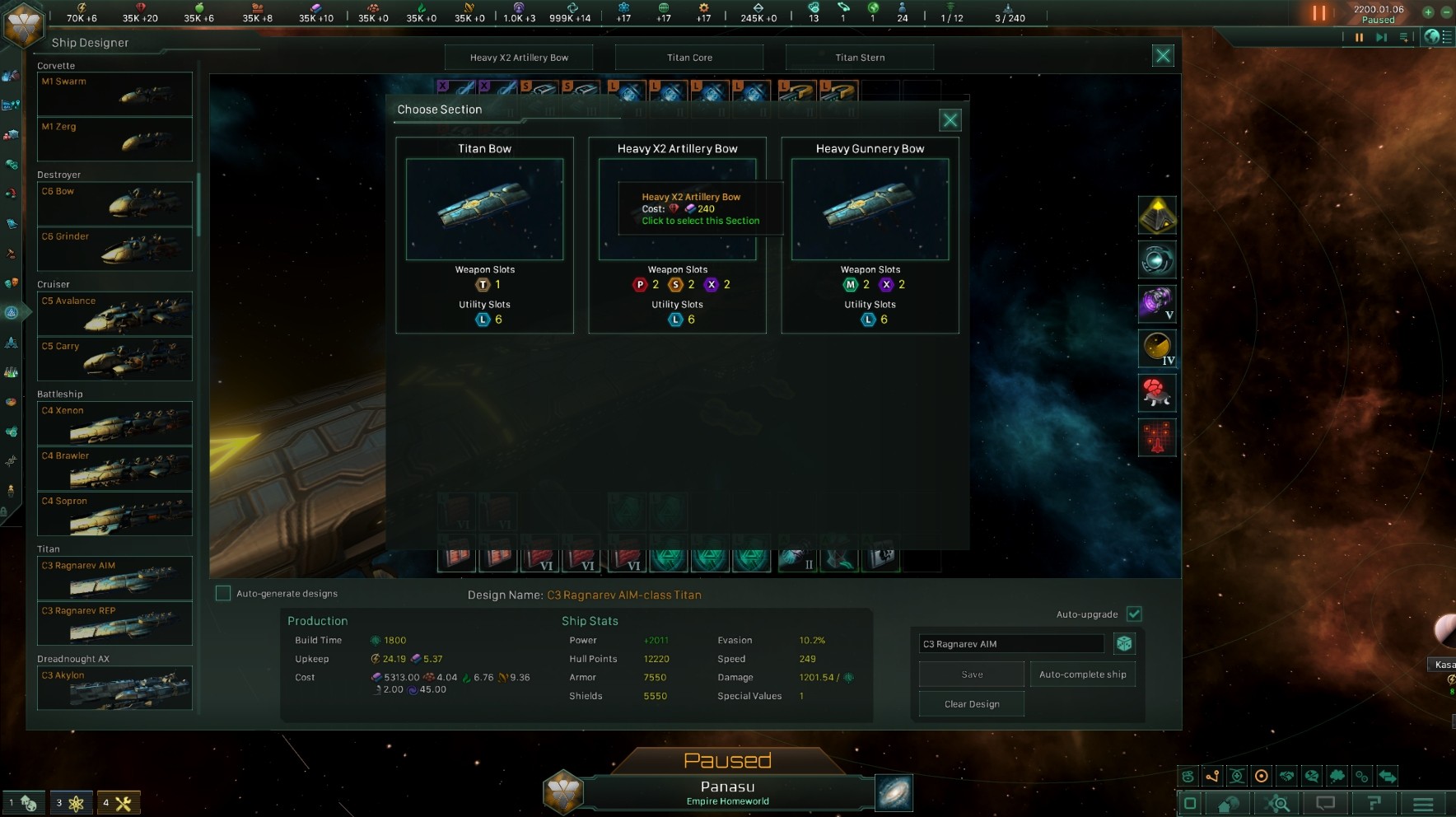1456x817 pixels.
Task: Enable the Auto-generate designs checkbox
Action: coord(222,592)
